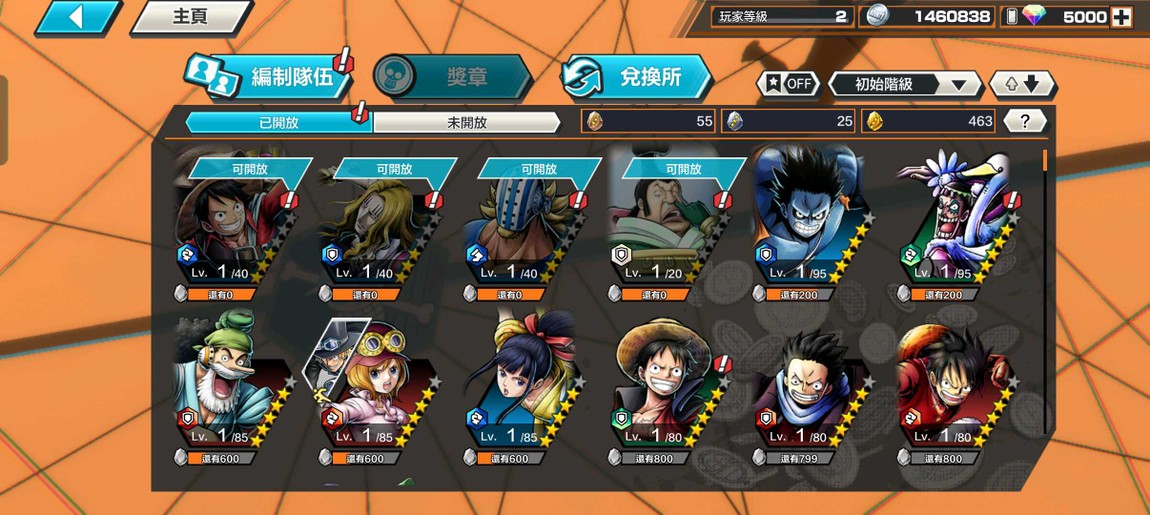This screenshot has height=515, width=1150.
Task: Switch to the 未開放 tab
Action: point(466,122)
